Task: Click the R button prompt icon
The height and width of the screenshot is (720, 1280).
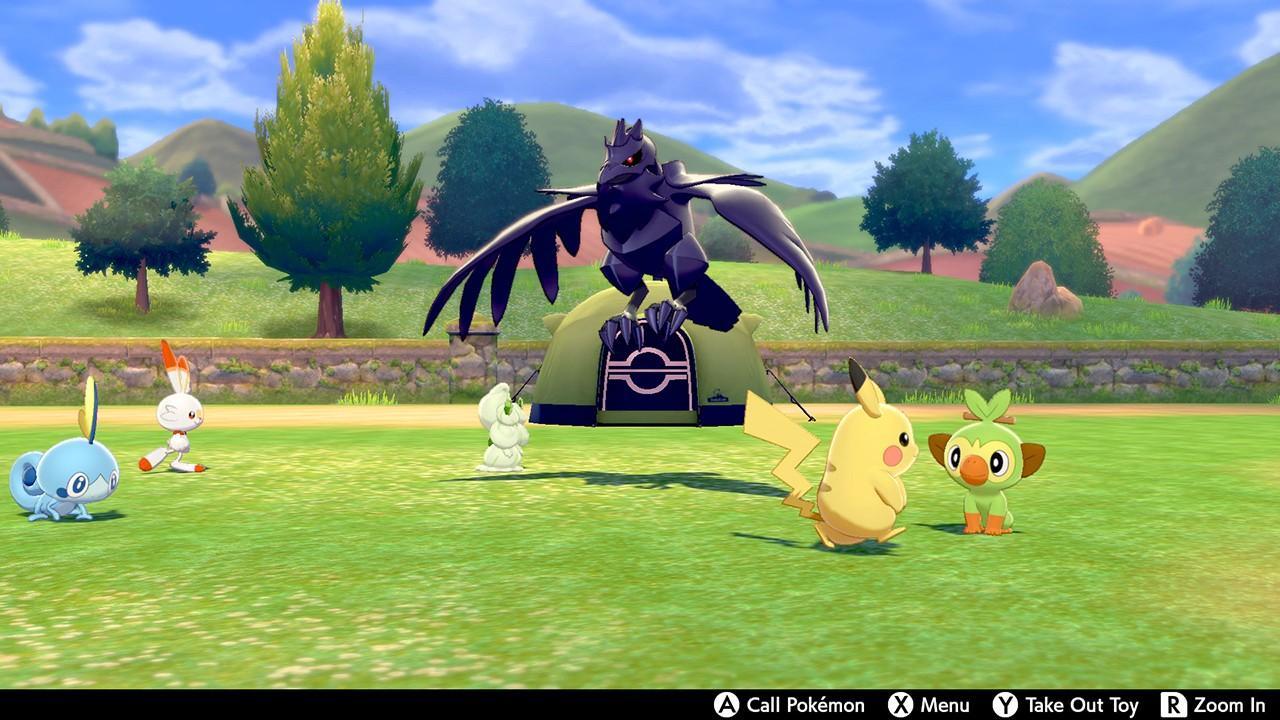Action: click(1172, 706)
